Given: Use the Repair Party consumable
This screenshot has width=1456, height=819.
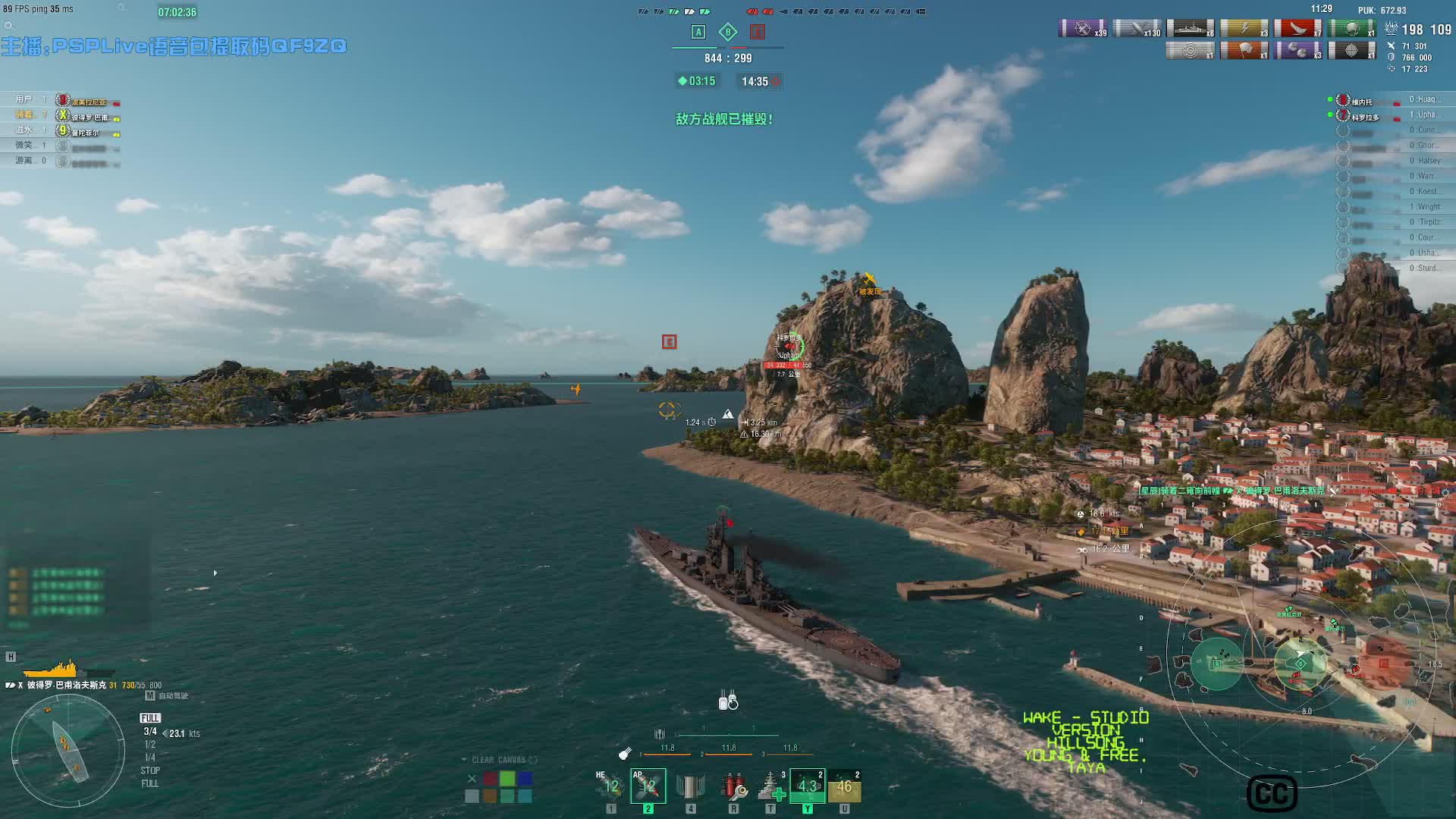Looking at the screenshot, I should tap(771, 786).
